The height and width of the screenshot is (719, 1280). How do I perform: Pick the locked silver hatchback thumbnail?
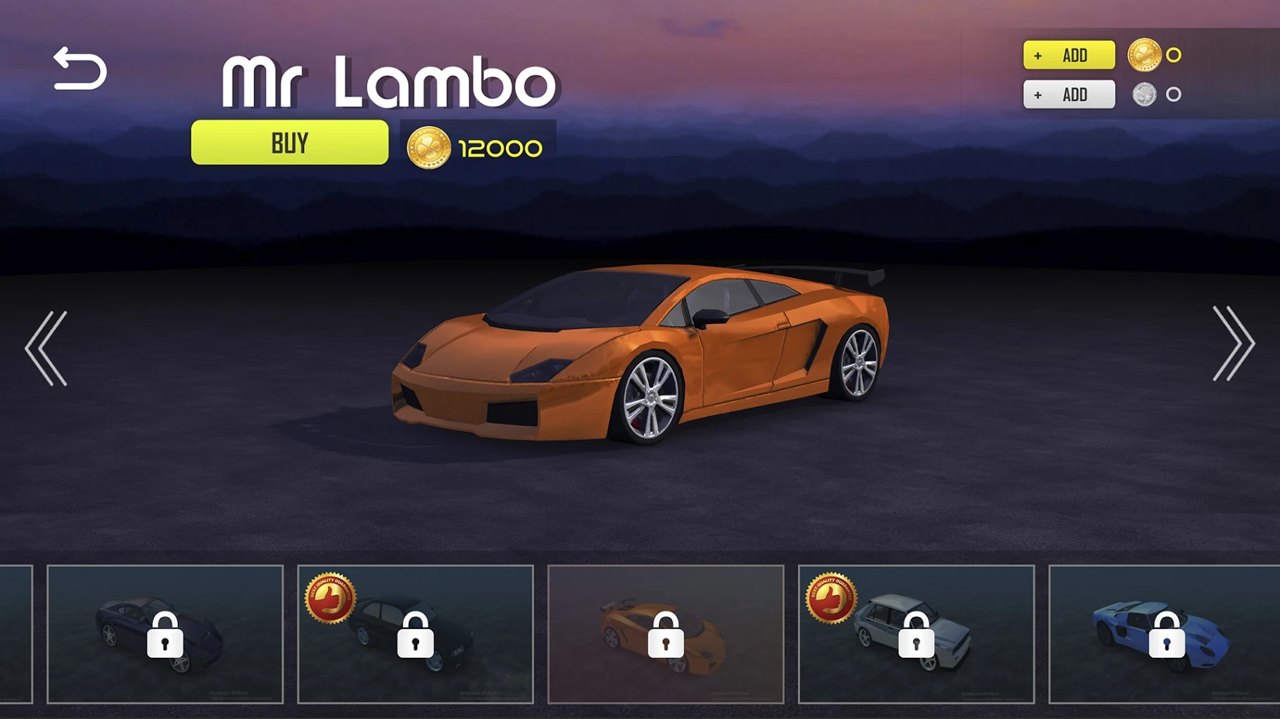click(916, 634)
